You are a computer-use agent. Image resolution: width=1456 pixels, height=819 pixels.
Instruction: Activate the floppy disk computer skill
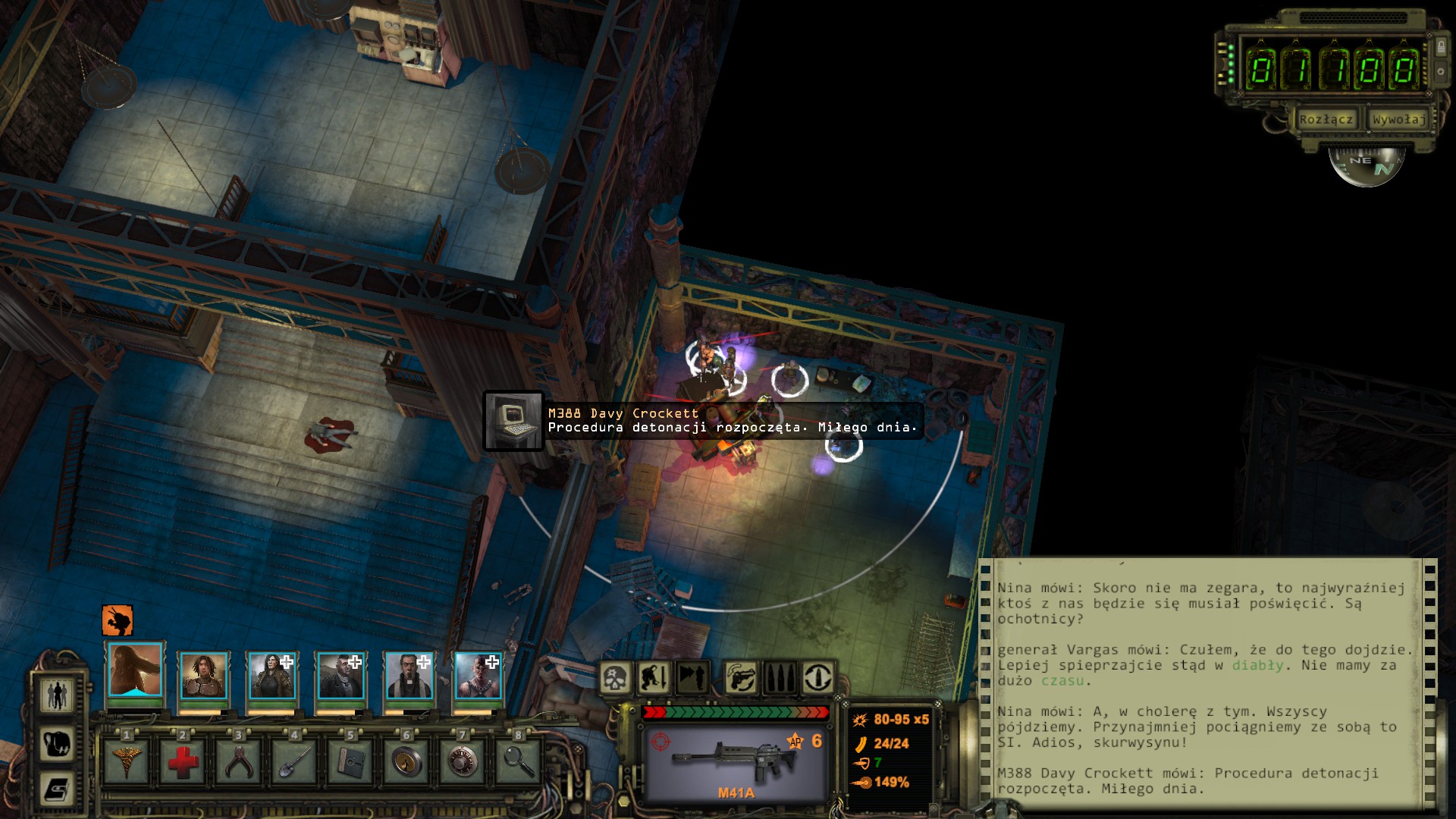(x=350, y=761)
